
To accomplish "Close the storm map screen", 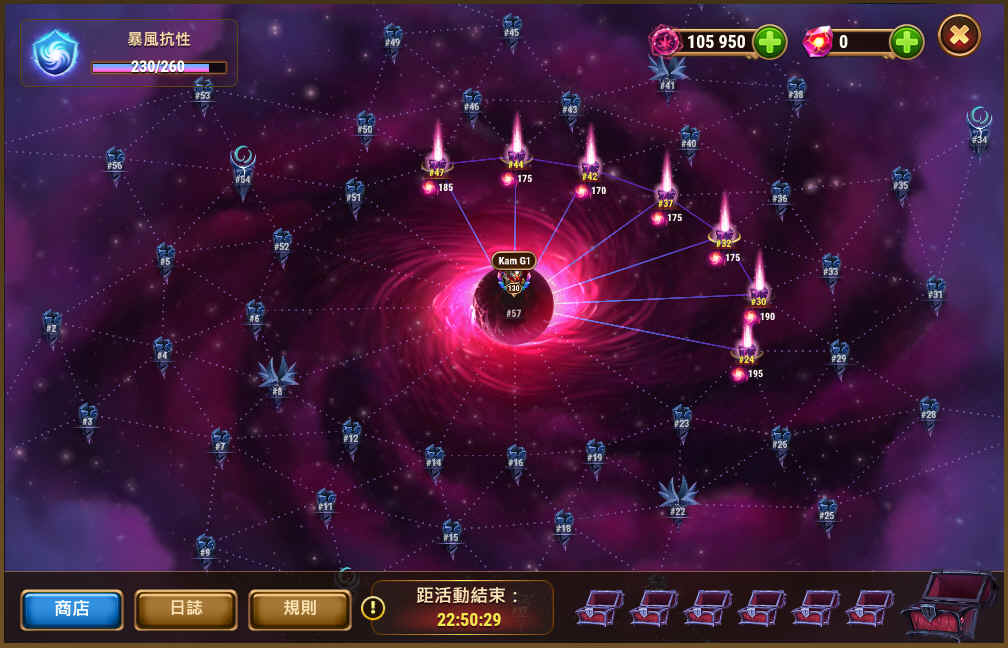I will (959, 36).
